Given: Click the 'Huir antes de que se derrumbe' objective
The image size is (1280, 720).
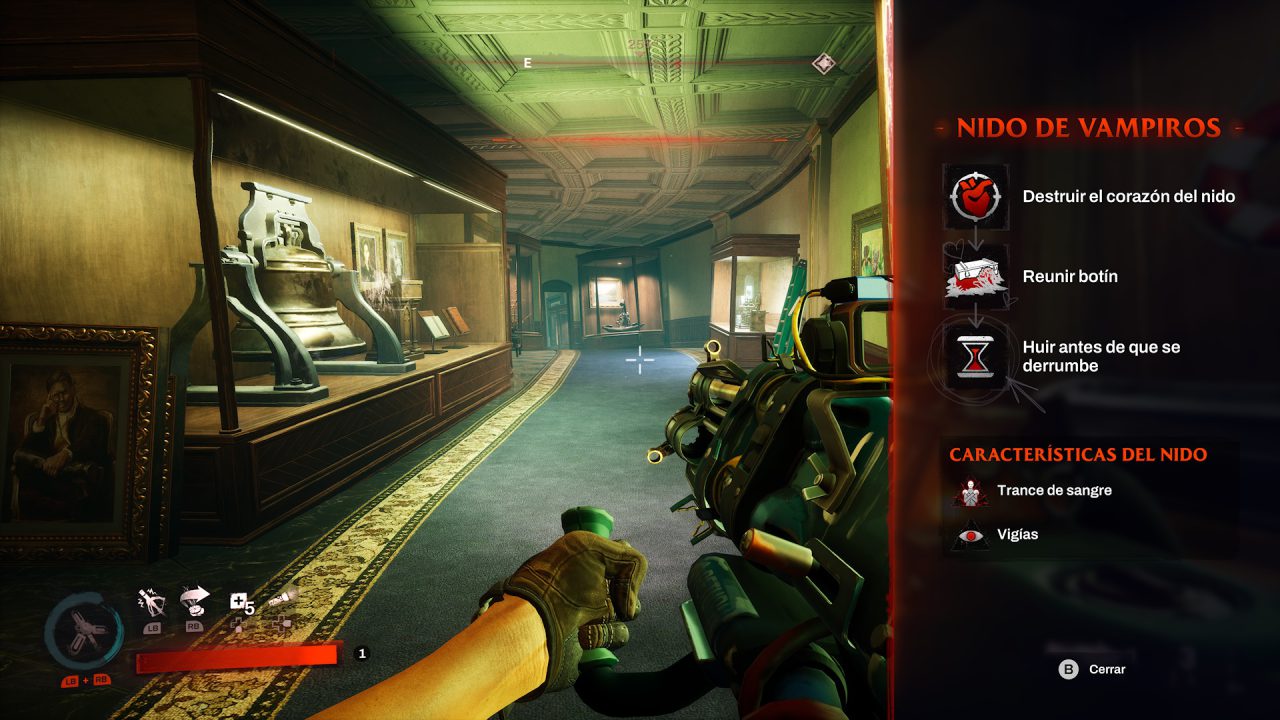Looking at the screenshot, I should (x=1098, y=356).
